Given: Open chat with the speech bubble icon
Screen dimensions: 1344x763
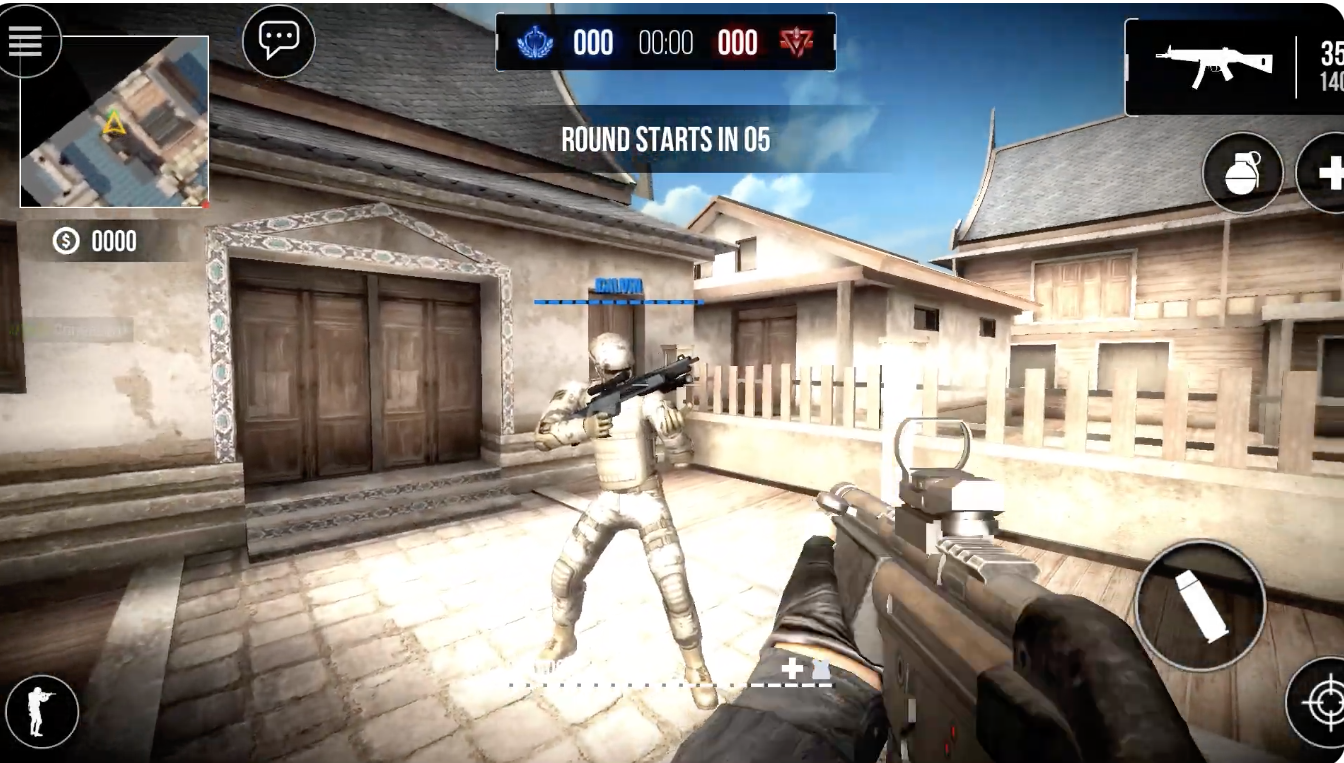Looking at the screenshot, I should tap(278, 40).
